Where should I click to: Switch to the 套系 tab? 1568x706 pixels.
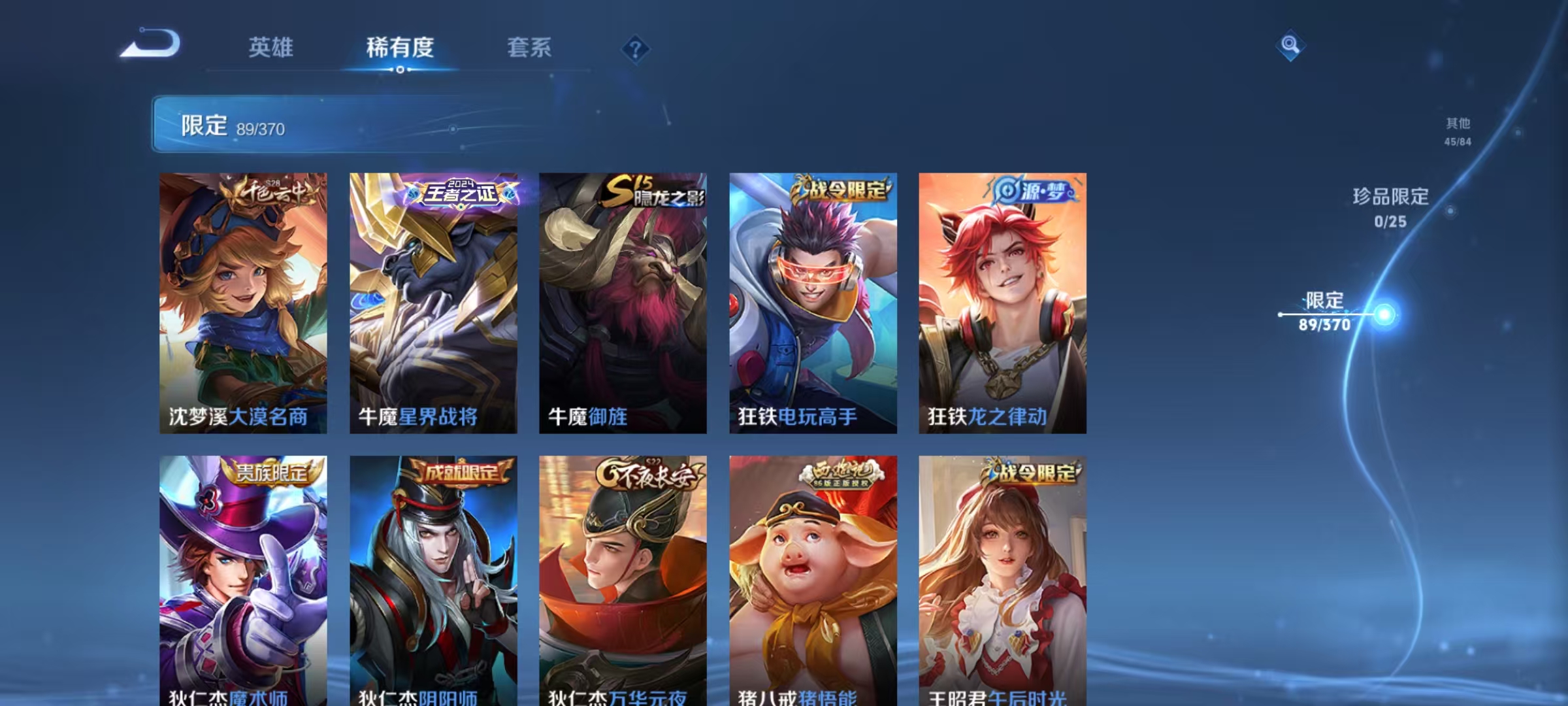coord(529,48)
